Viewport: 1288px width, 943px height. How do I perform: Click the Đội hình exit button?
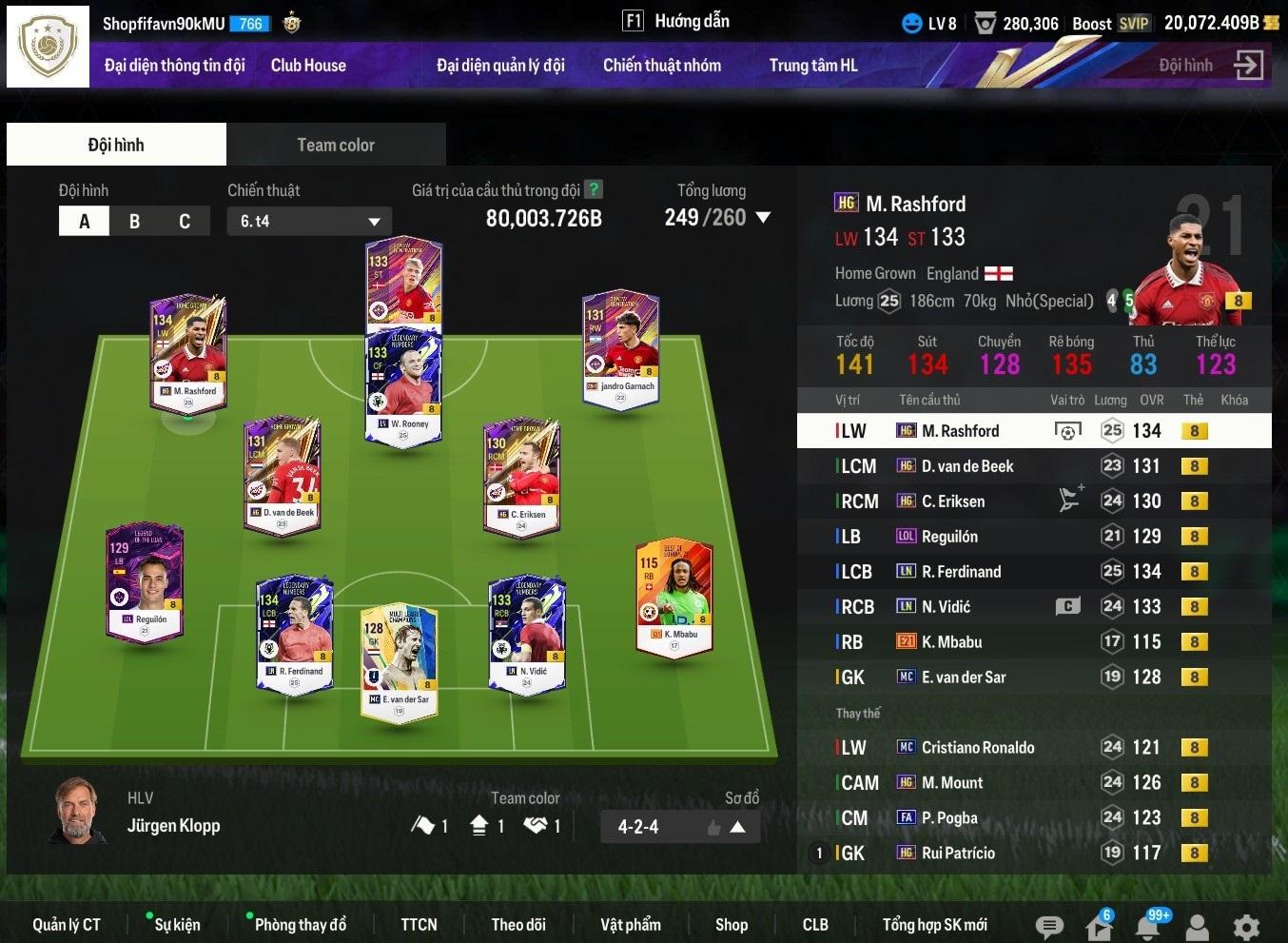[x=1247, y=66]
